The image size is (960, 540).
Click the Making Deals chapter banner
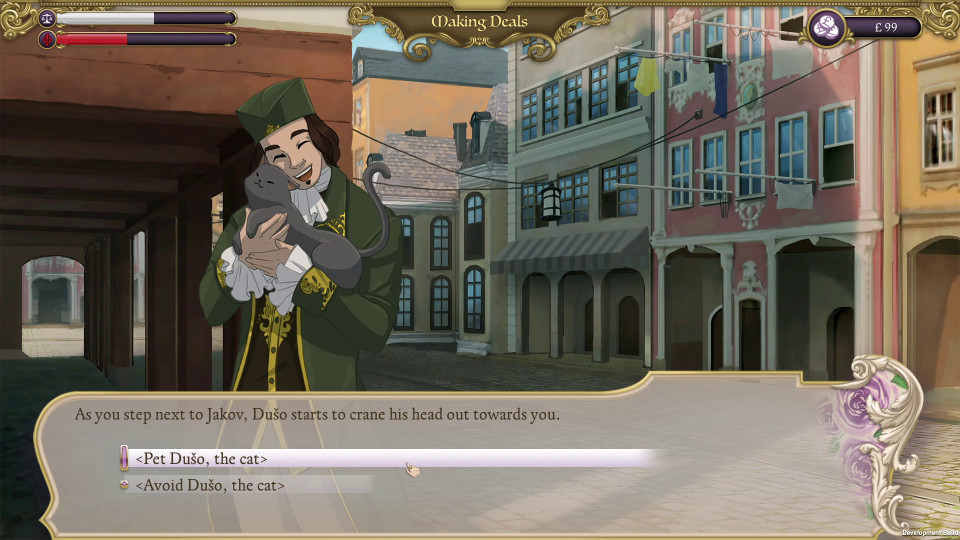click(479, 22)
